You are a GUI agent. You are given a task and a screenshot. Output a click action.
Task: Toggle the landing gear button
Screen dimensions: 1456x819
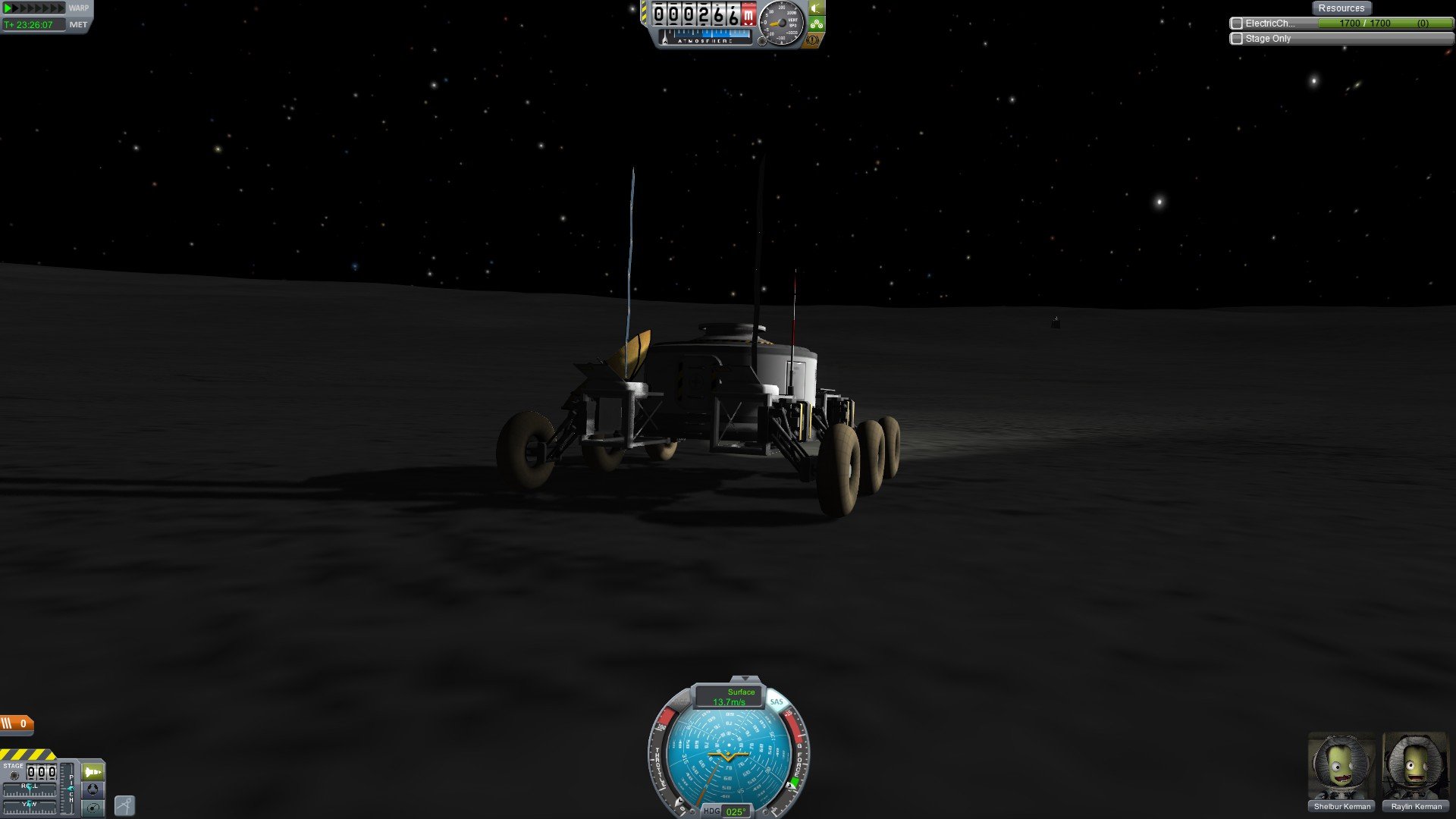[816, 24]
